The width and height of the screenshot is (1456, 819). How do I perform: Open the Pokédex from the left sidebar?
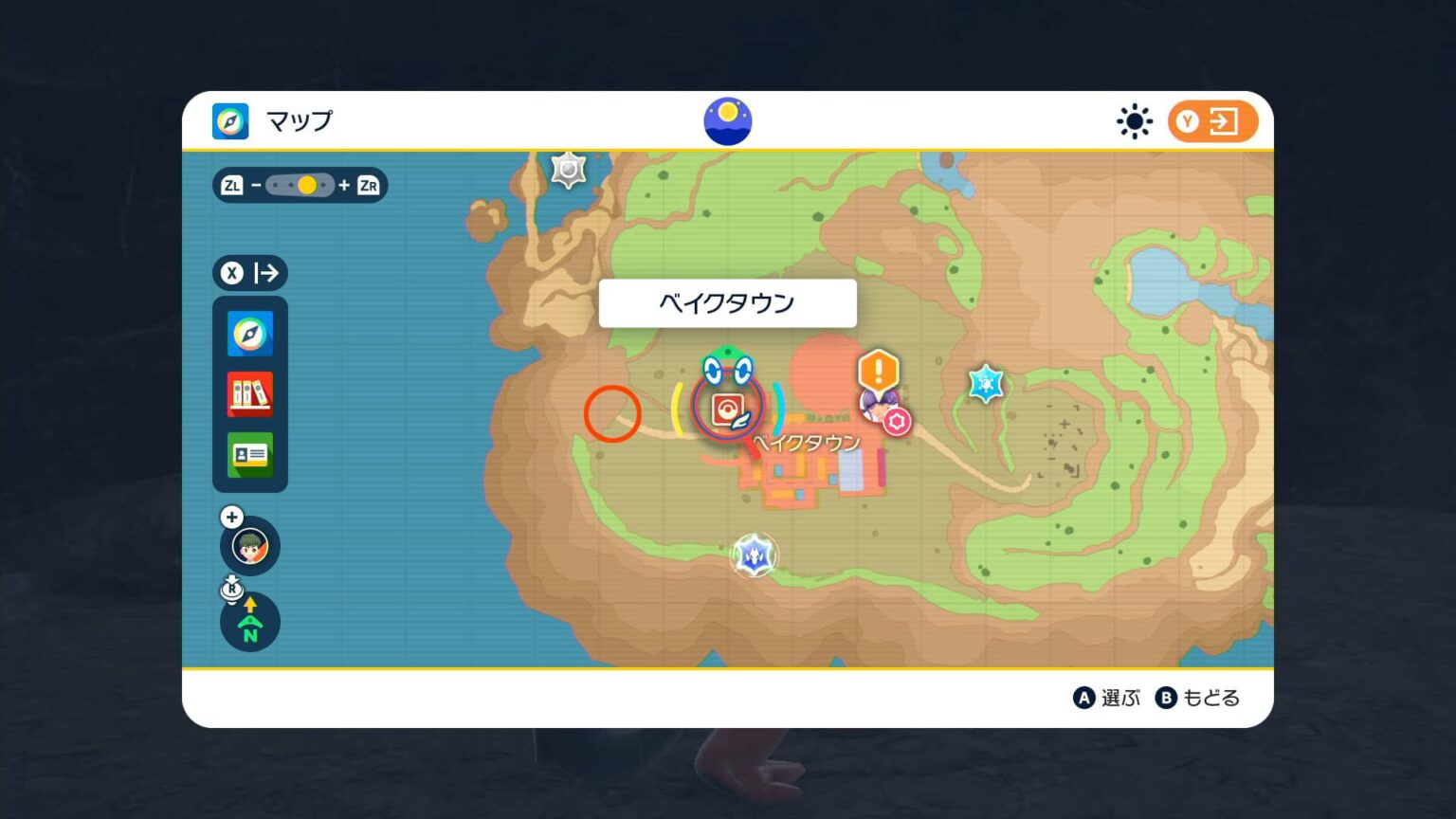tap(249, 394)
